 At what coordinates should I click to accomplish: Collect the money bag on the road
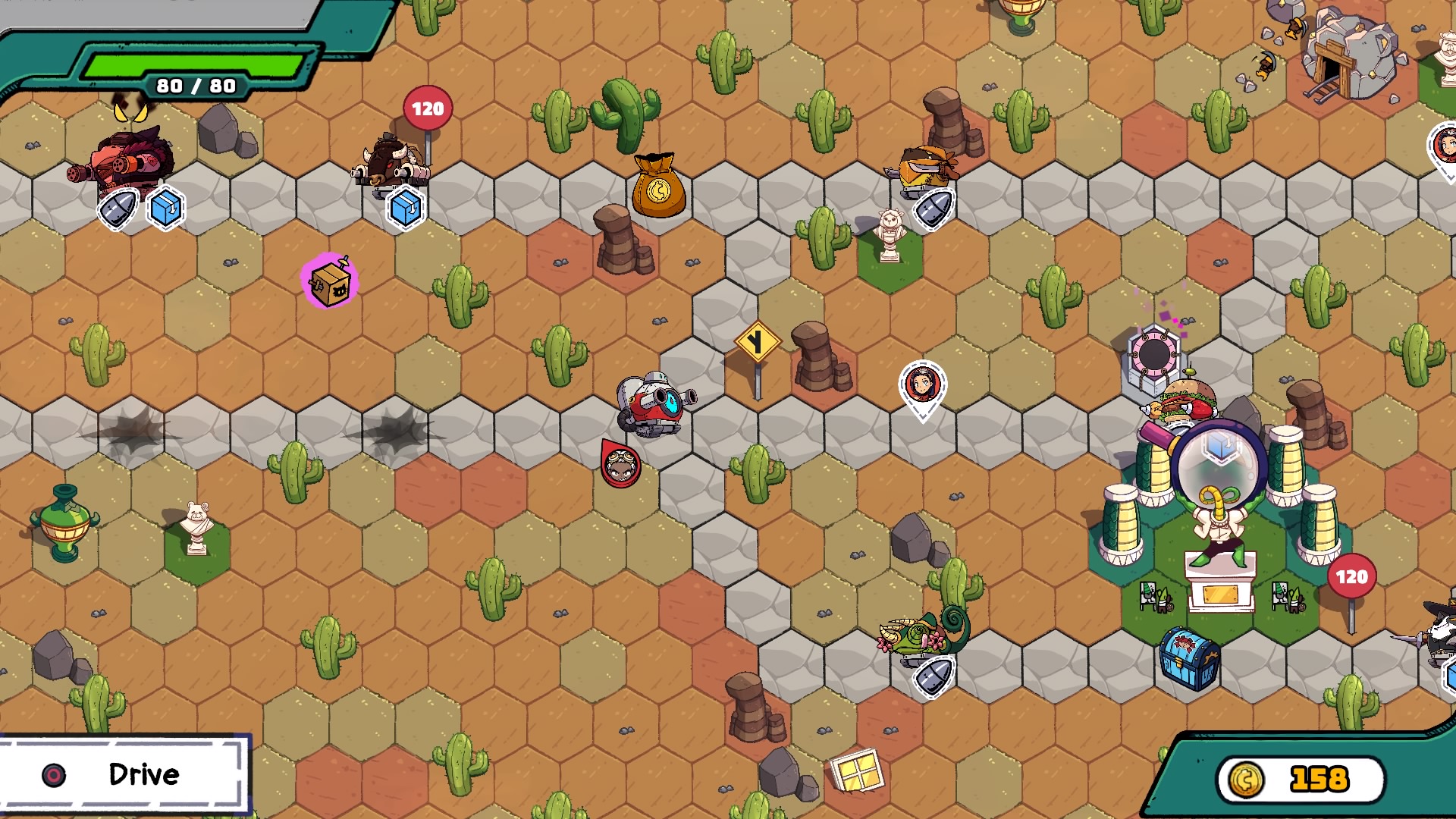click(x=659, y=187)
